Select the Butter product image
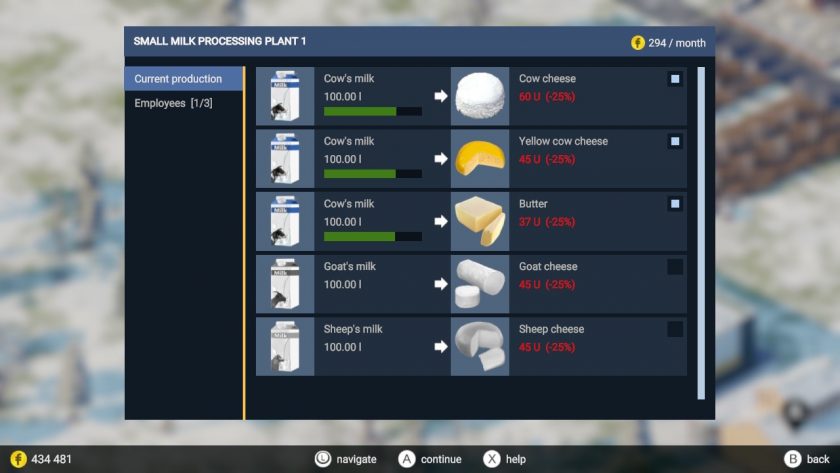Viewport: 840px width, 473px height. click(480, 221)
